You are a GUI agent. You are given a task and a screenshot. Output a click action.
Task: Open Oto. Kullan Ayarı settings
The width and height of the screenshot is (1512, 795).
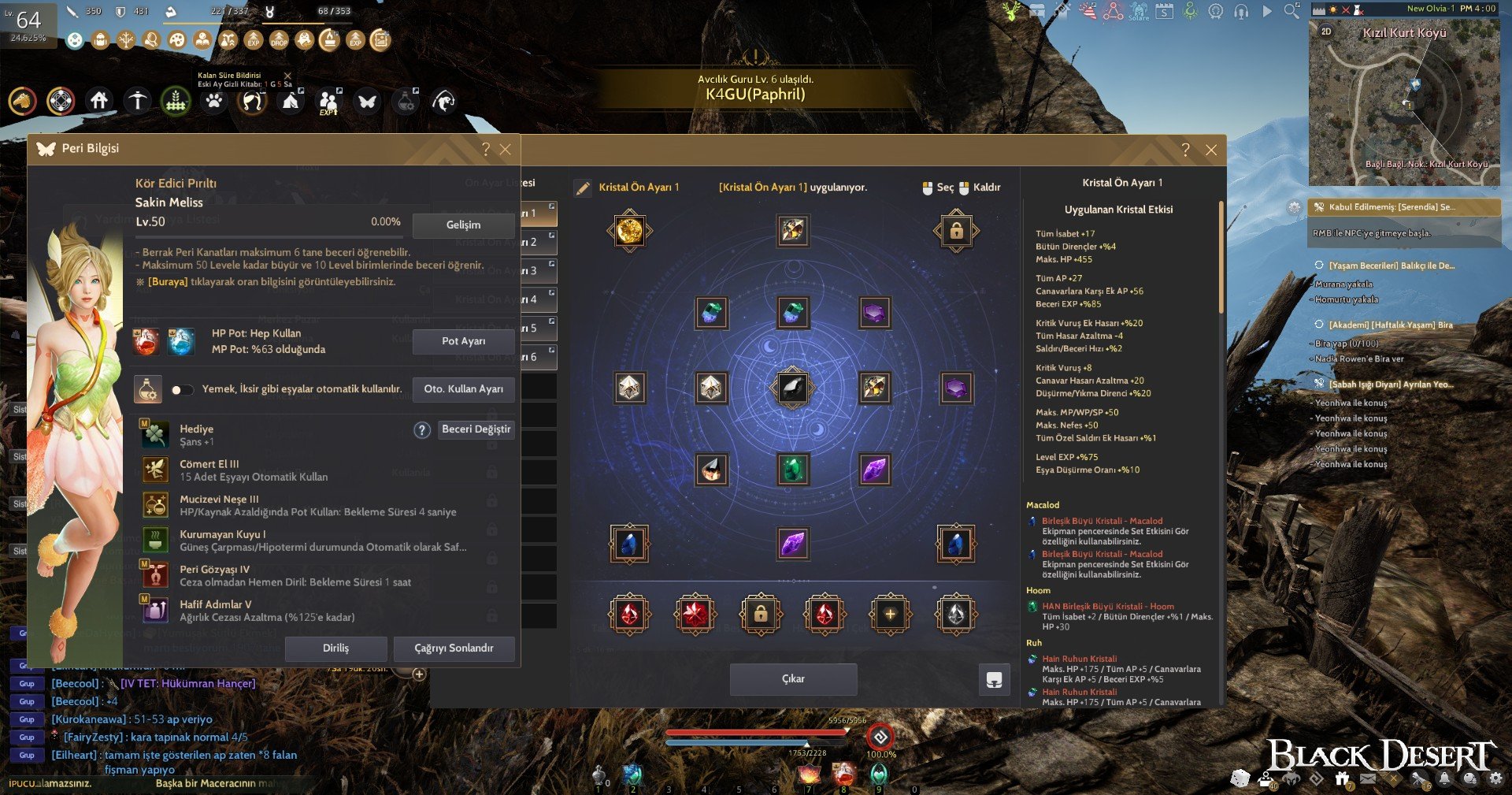tap(463, 389)
